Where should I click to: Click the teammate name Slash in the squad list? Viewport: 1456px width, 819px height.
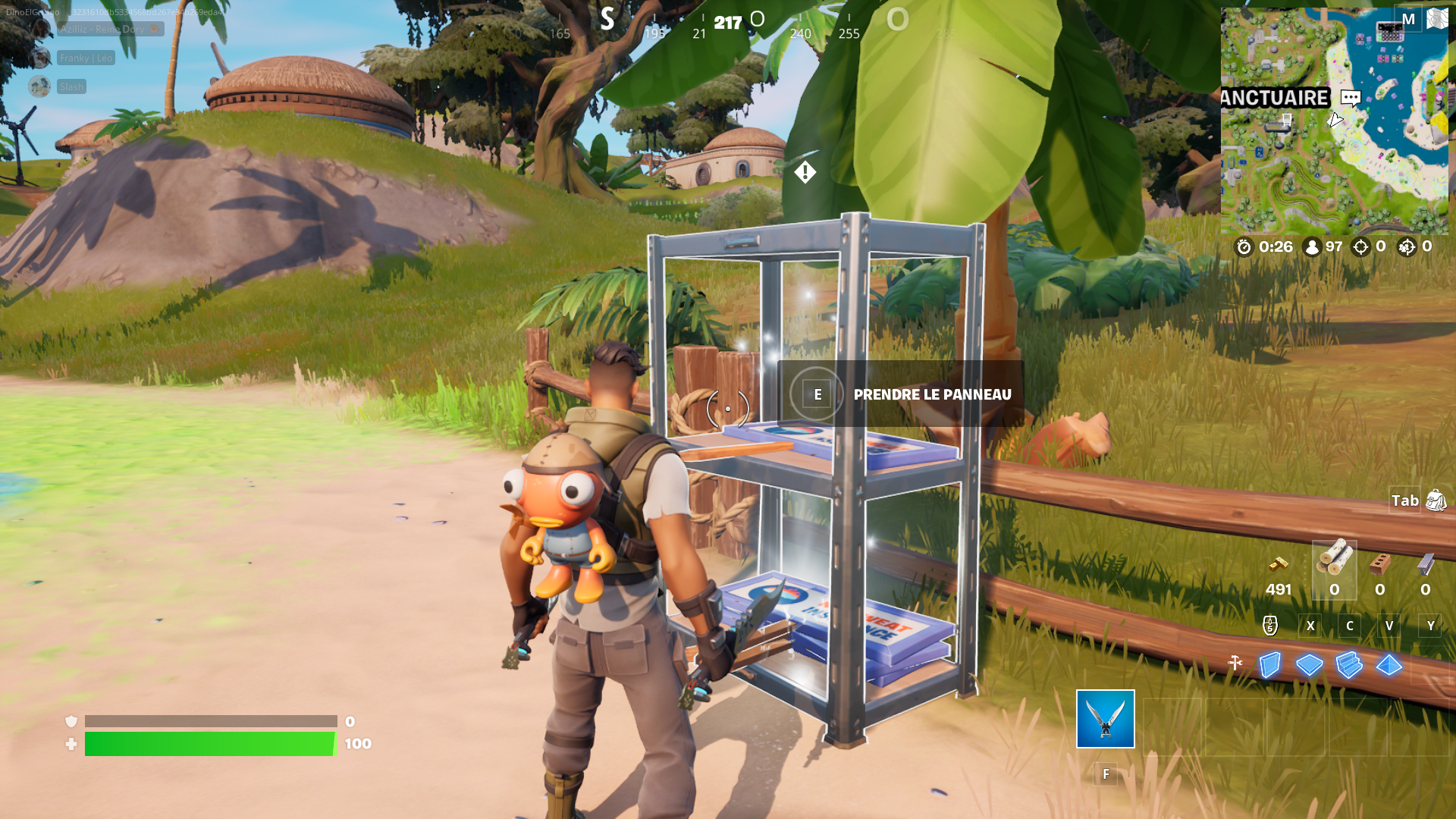[x=71, y=86]
